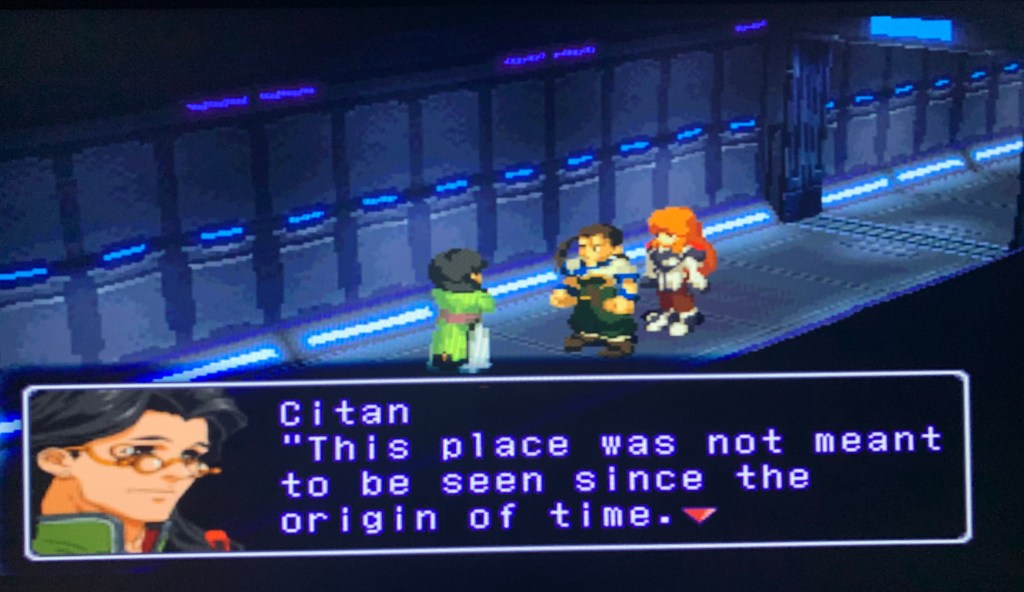Click Citan's portrait in the dialogue box

(135, 470)
